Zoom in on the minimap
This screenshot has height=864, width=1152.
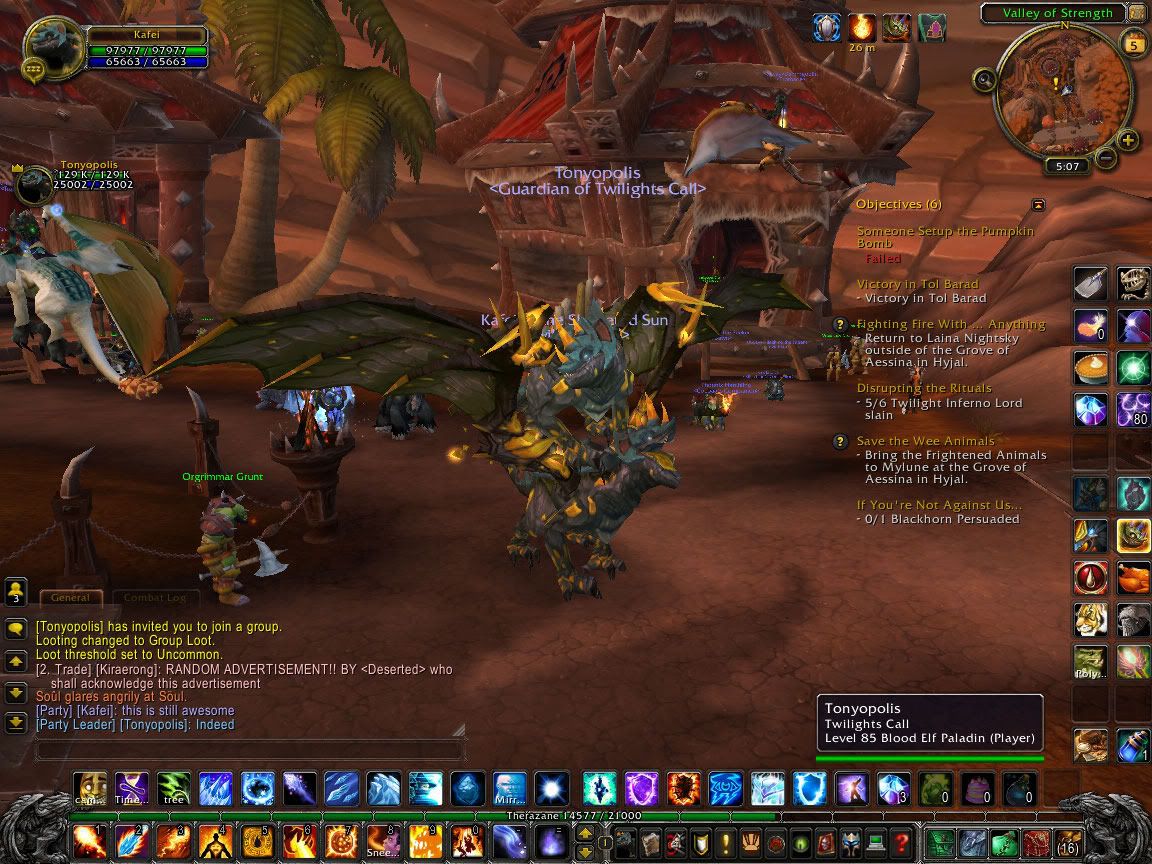pos(1127,140)
